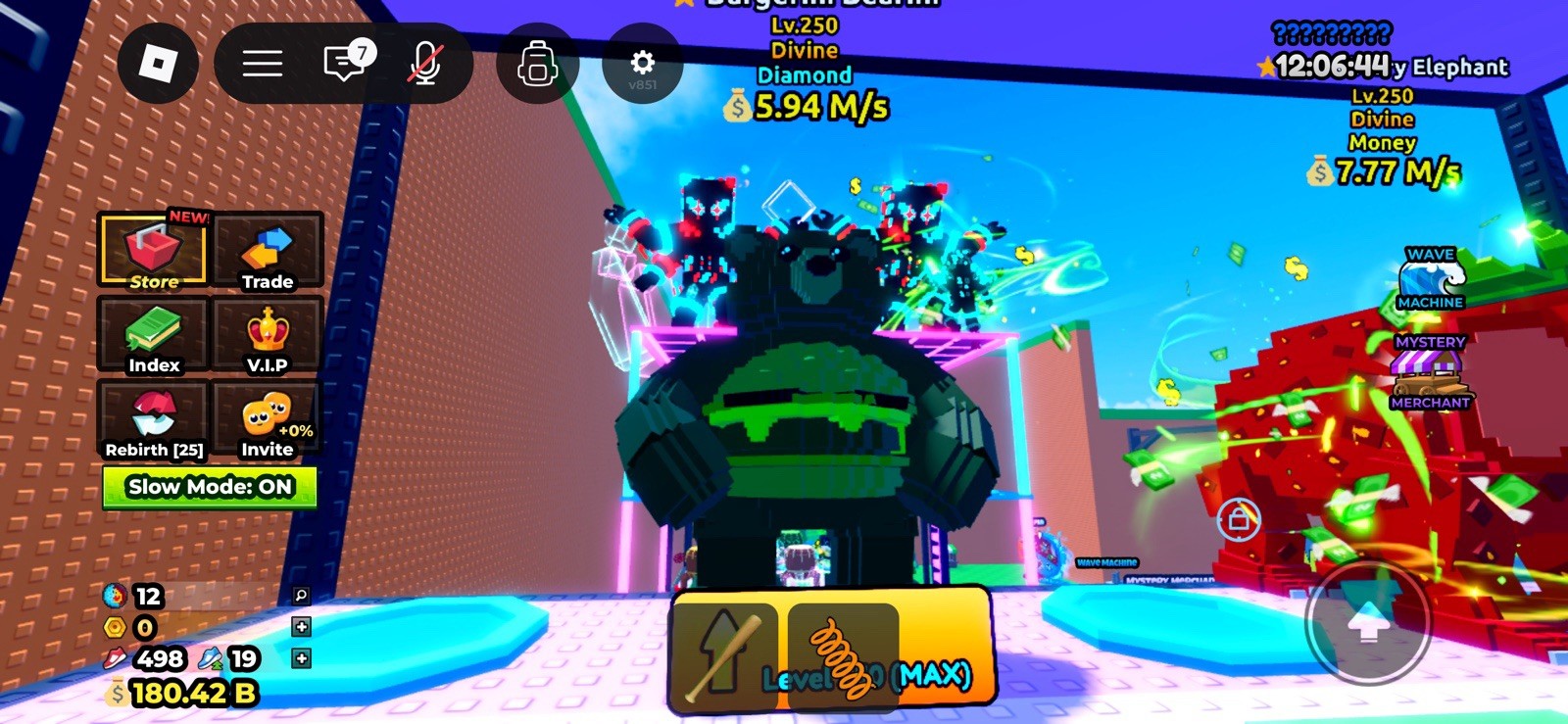Open the Invite friends menu
The image size is (1568, 724).
coord(269,419)
